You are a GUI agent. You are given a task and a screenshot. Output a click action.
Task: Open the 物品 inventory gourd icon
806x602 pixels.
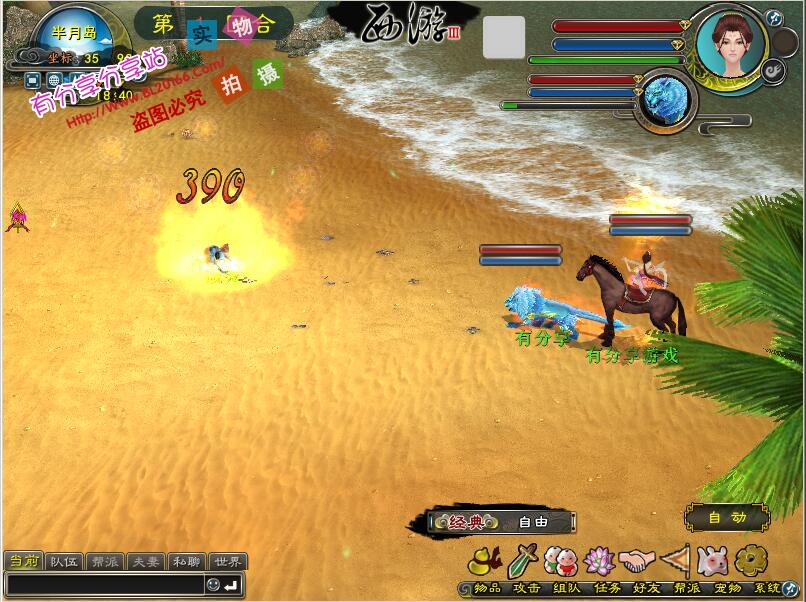[486, 561]
